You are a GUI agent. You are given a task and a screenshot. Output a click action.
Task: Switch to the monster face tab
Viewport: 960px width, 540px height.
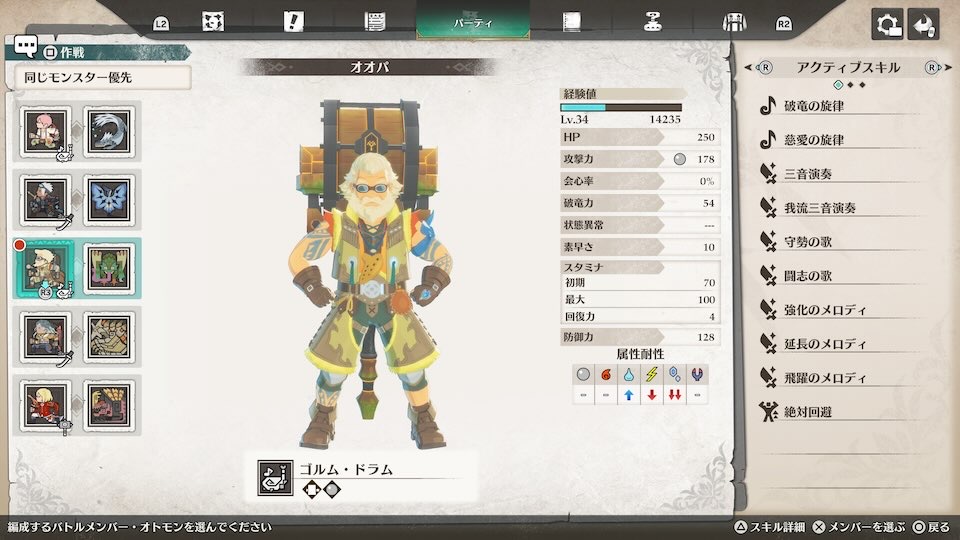click(x=212, y=22)
